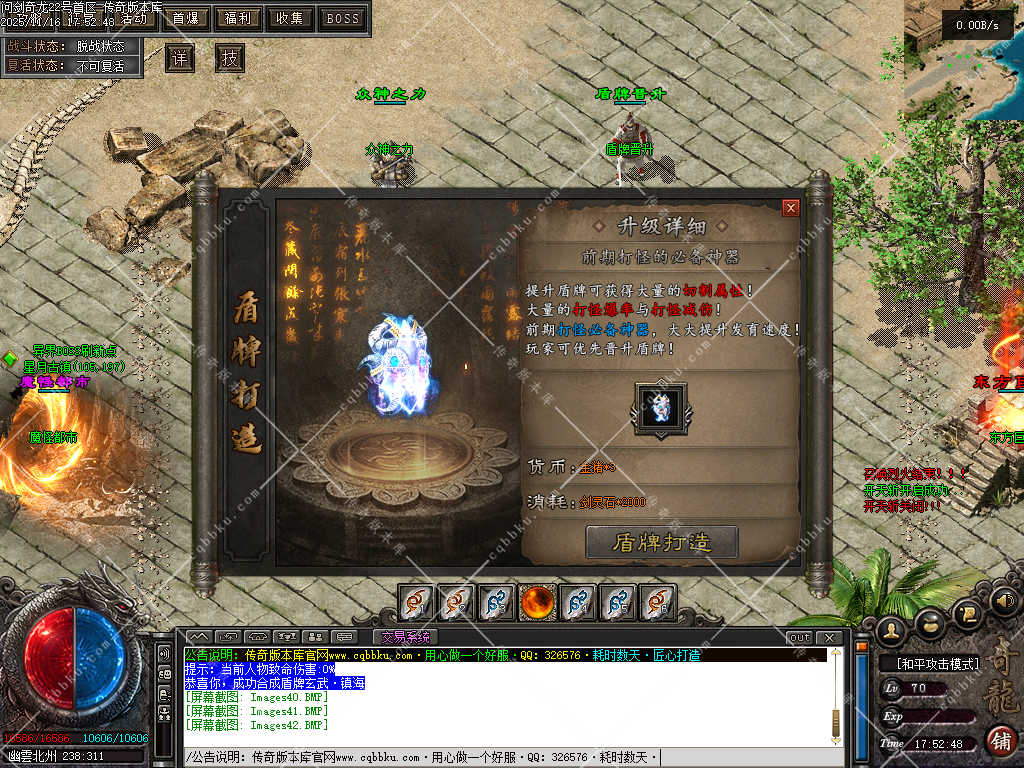Open the minimap

pos(964,60)
